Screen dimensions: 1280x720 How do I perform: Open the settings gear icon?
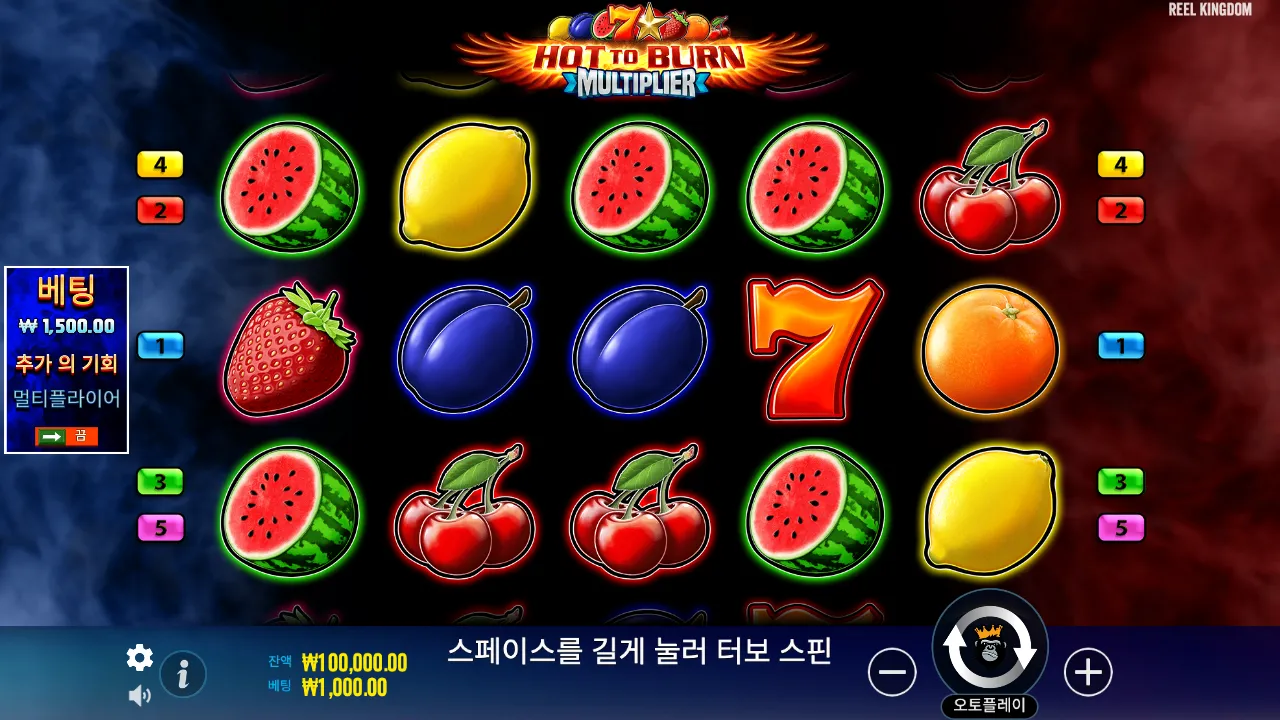point(139,658)
